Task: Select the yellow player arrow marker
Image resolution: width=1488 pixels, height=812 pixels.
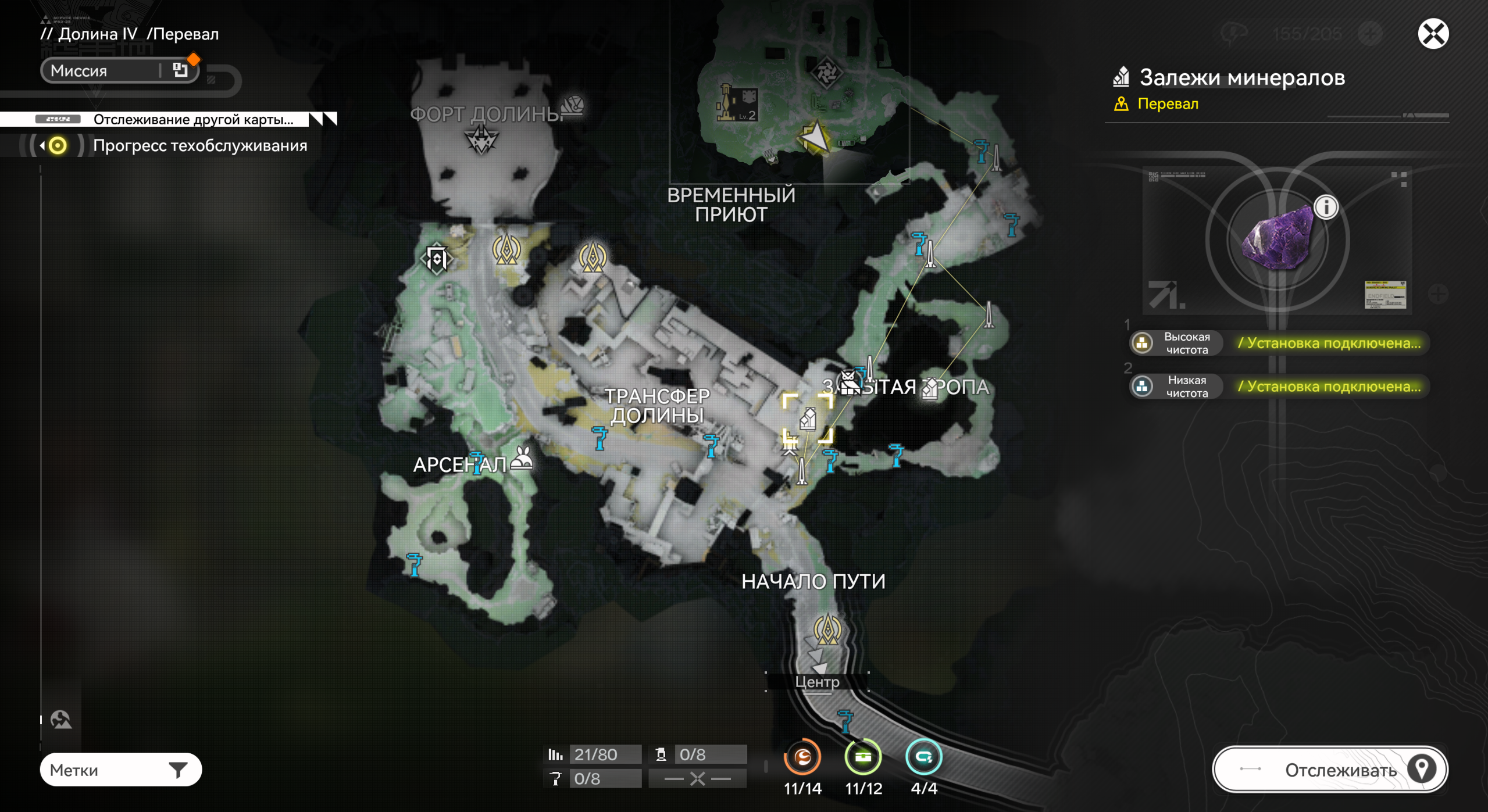Action: point(815,138)
